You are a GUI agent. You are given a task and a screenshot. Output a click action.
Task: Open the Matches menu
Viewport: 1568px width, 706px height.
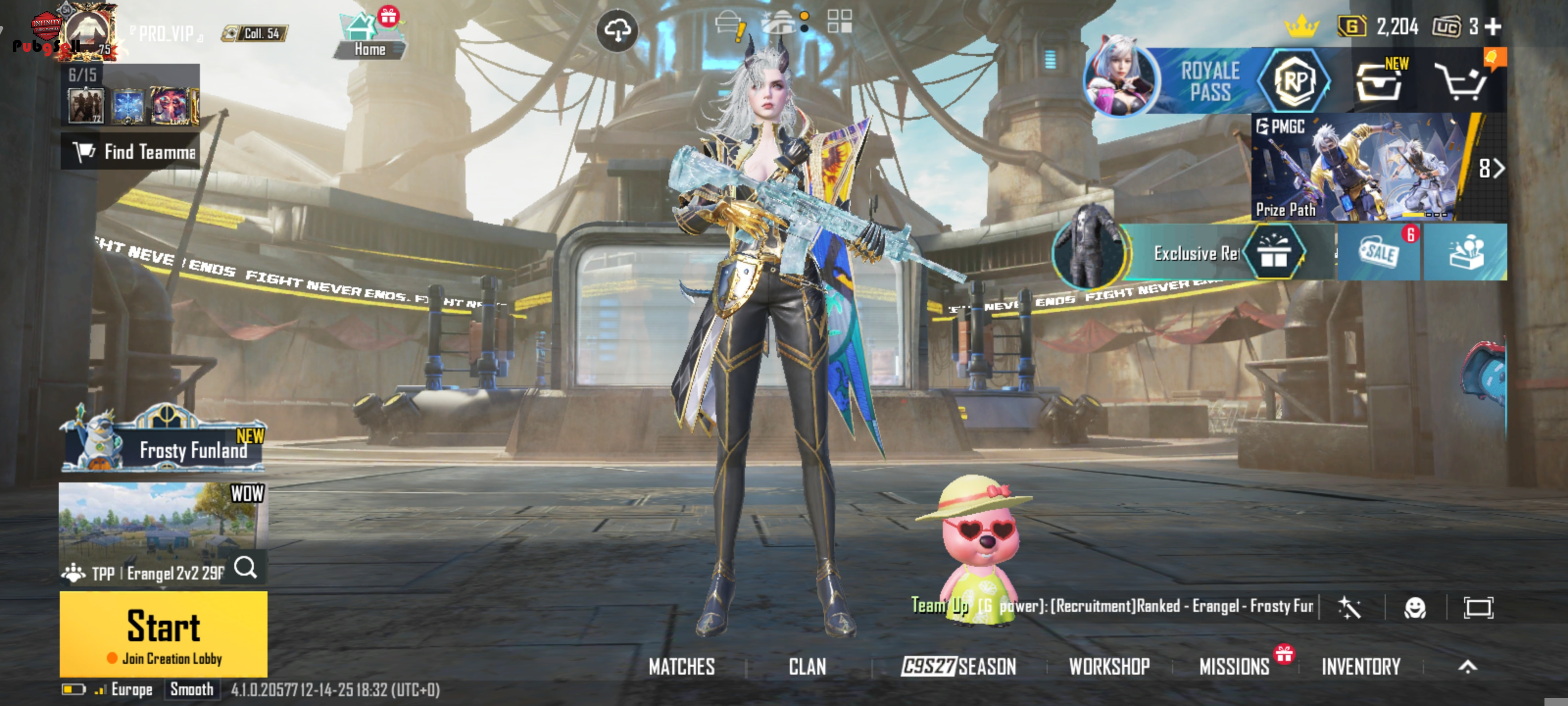tap(681, 666)
